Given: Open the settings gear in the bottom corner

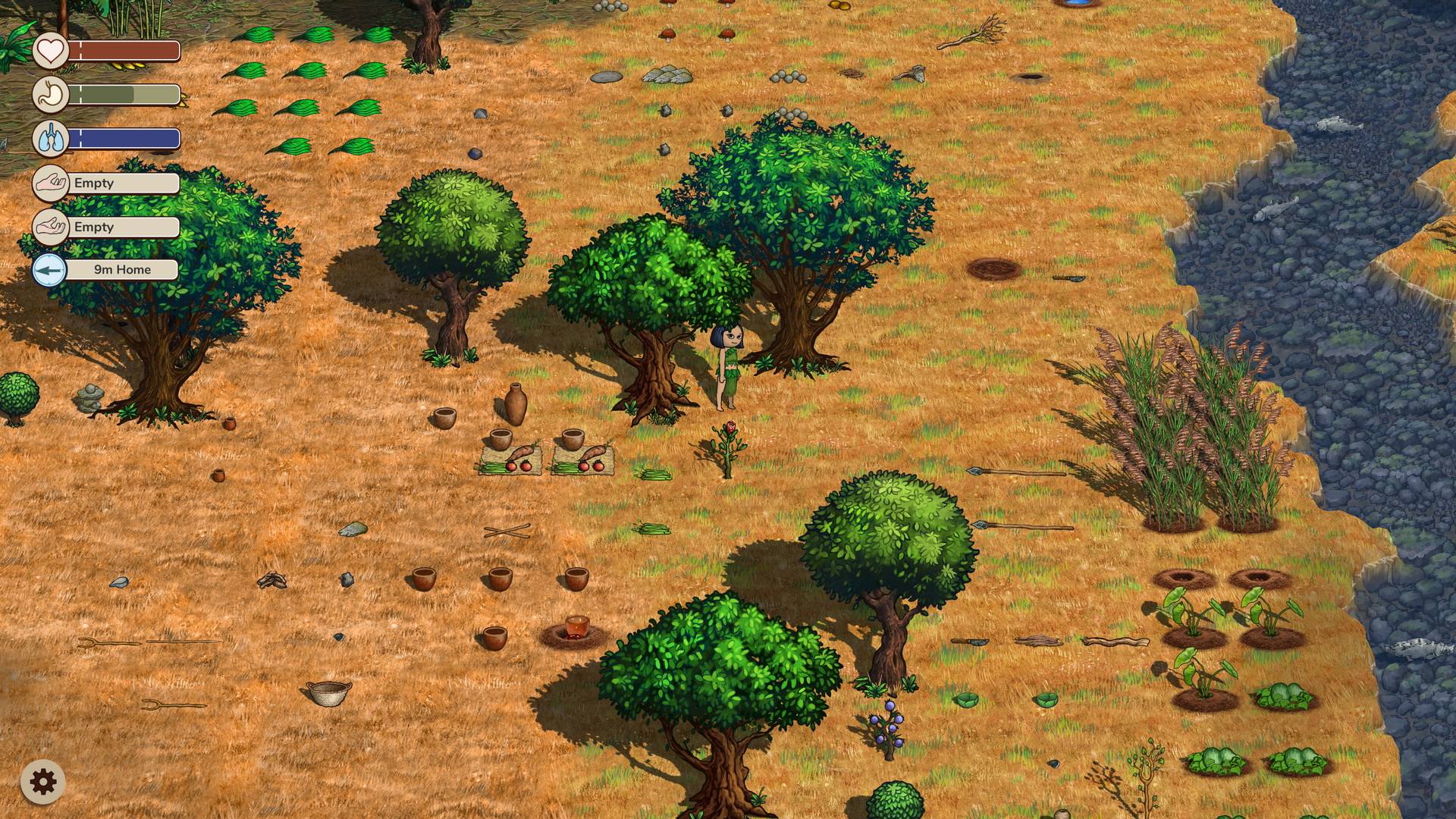Looking at the screenshot, I should pyautogui.click(x=45, y=780).
